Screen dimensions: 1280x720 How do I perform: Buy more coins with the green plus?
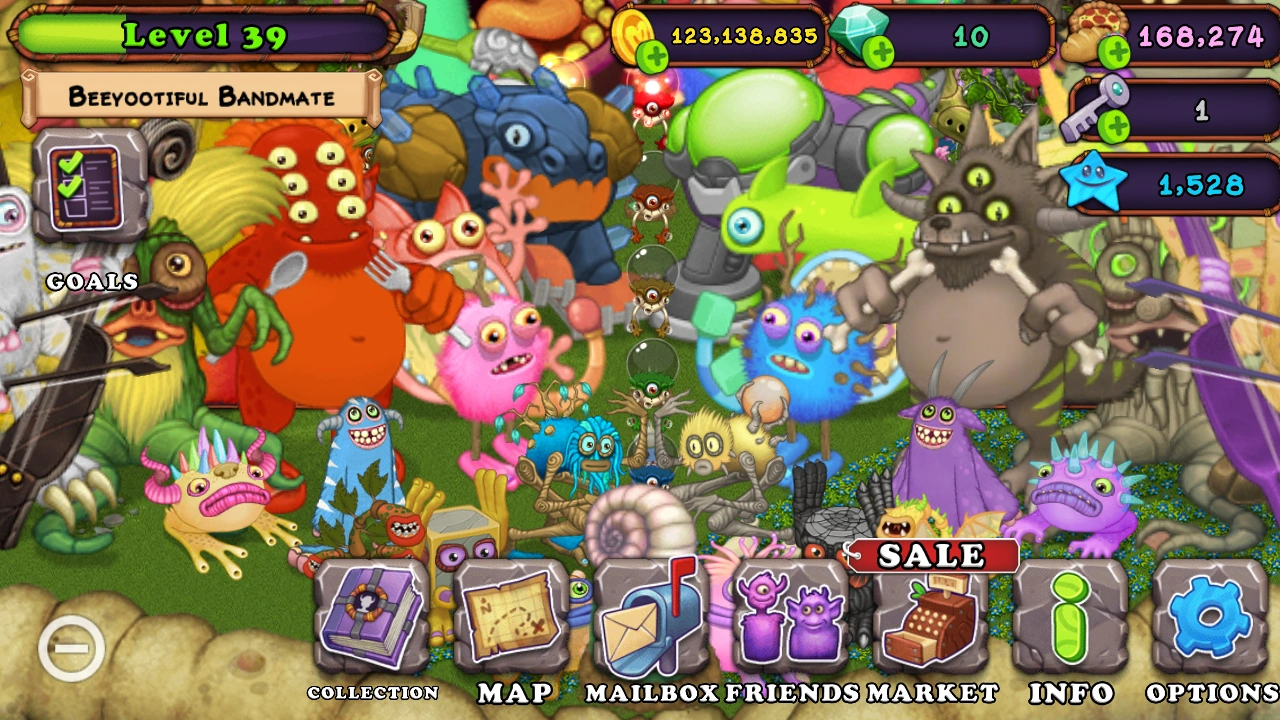click(x=655, y=55)
